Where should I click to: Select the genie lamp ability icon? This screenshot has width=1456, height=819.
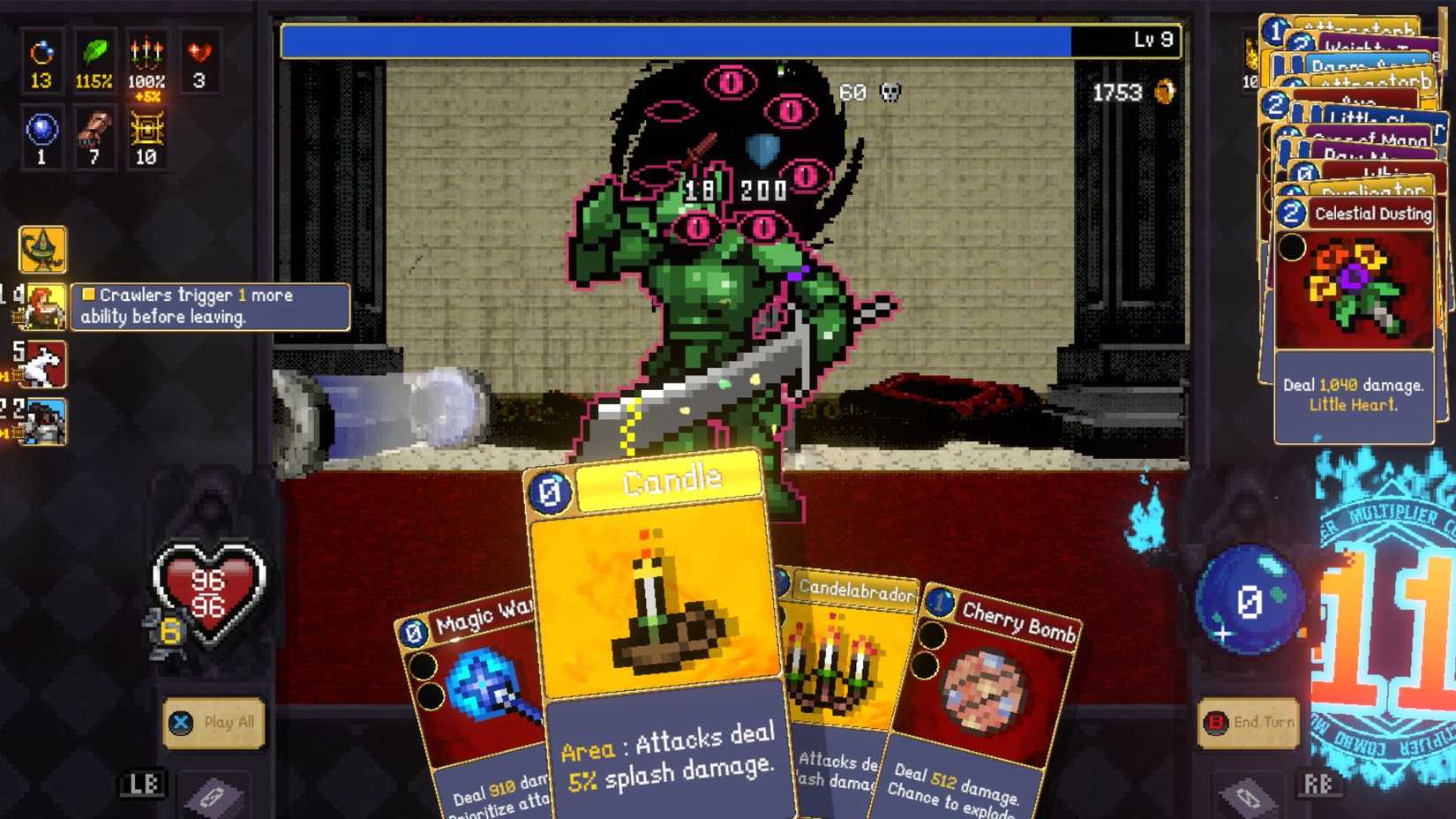[x=41, y=250]
